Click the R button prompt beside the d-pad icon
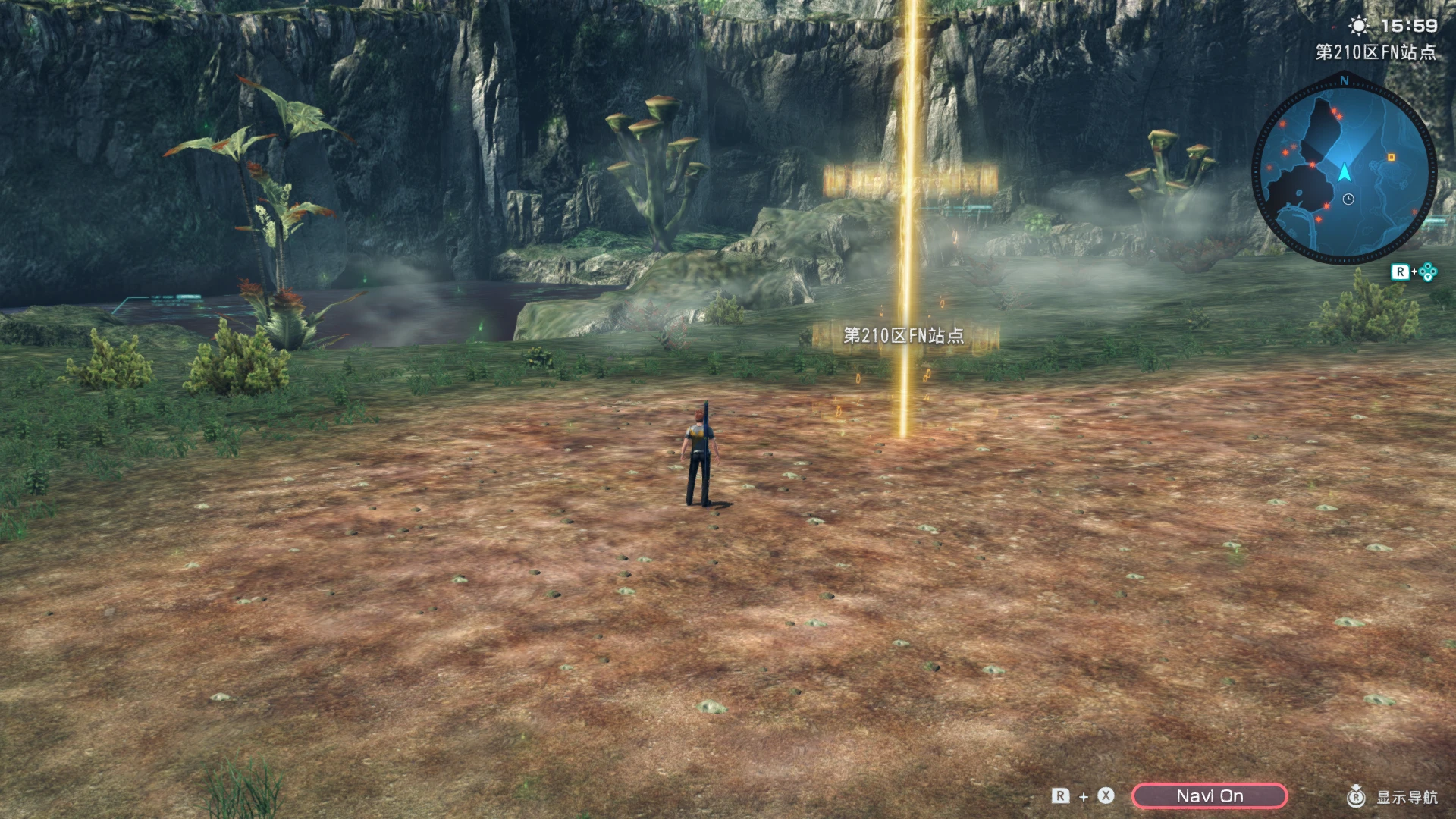 click(x=1402, y=271)
